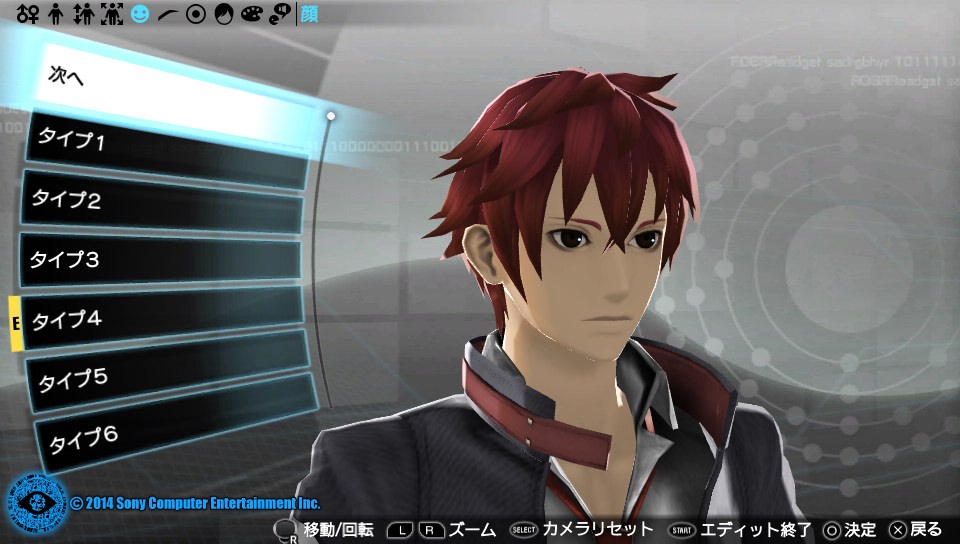
Task: Select the body scale arrows tab
Action: click(x=112, y=15)
